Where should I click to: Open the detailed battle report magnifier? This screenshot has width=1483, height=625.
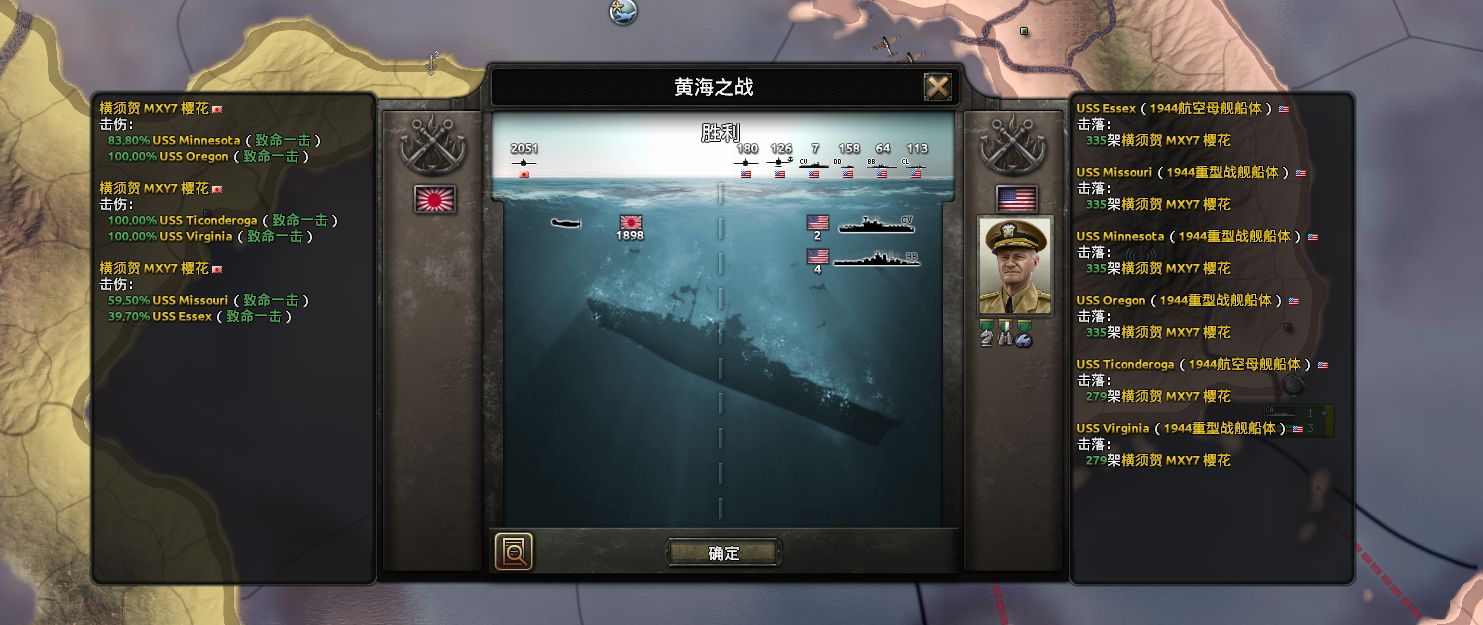[513, 552]
